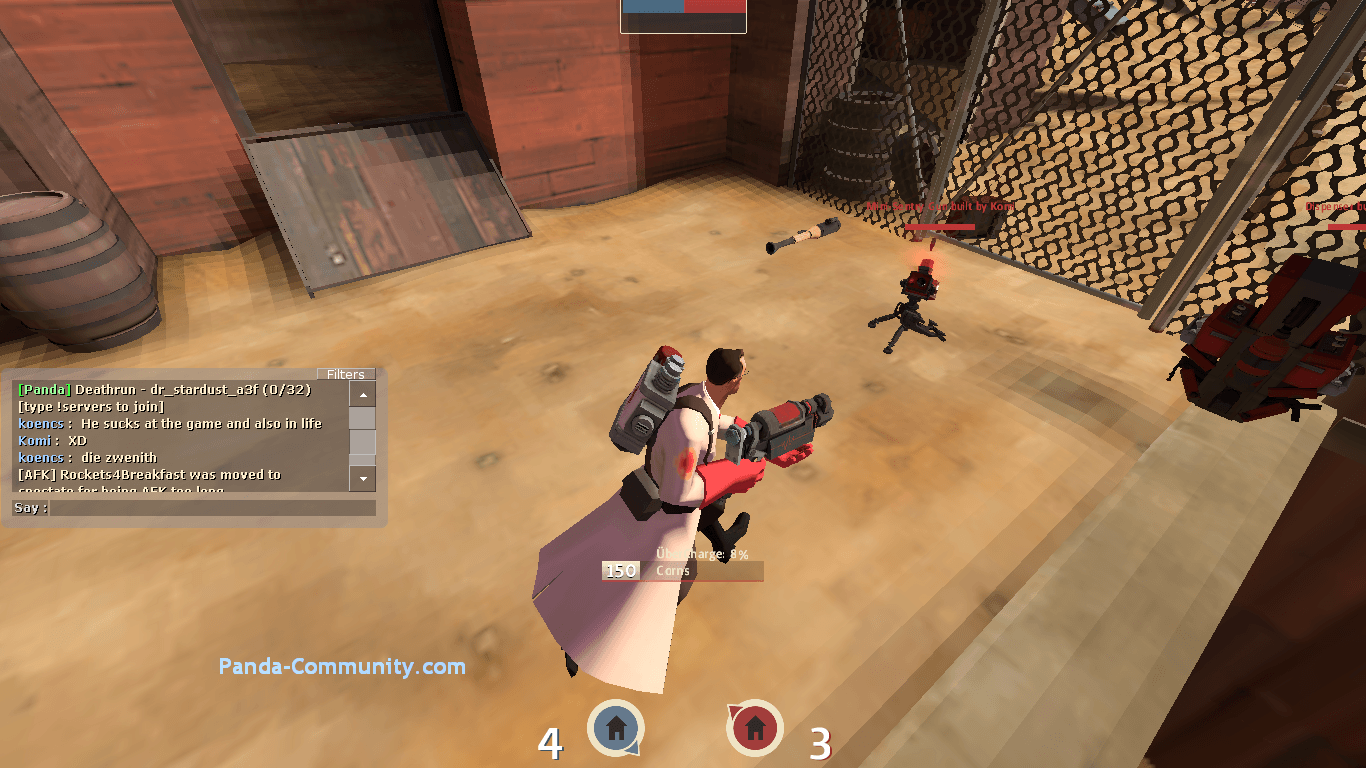Open the chat Filters menu
The image size is (1366, 768).
pos(345,374)
